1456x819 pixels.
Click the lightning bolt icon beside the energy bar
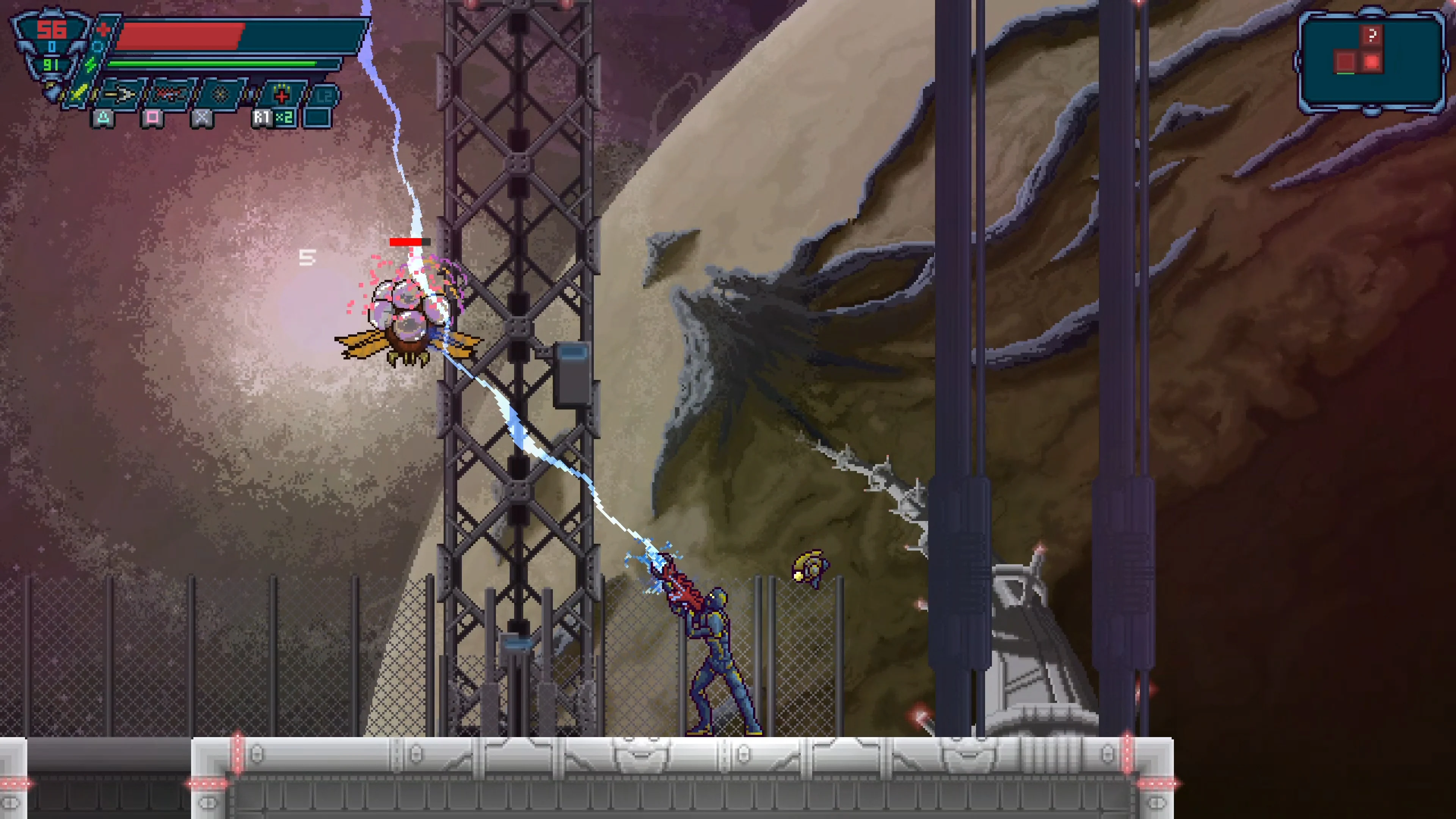click(90, 64)
